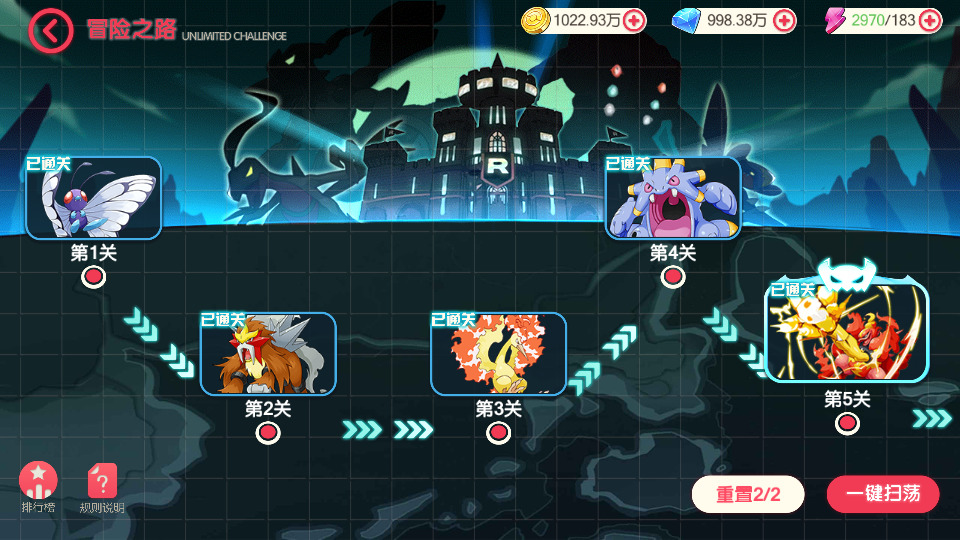Show the 规则说明 rules explanation
Viewport: 960px width, 540px height.
click(102, 482)
